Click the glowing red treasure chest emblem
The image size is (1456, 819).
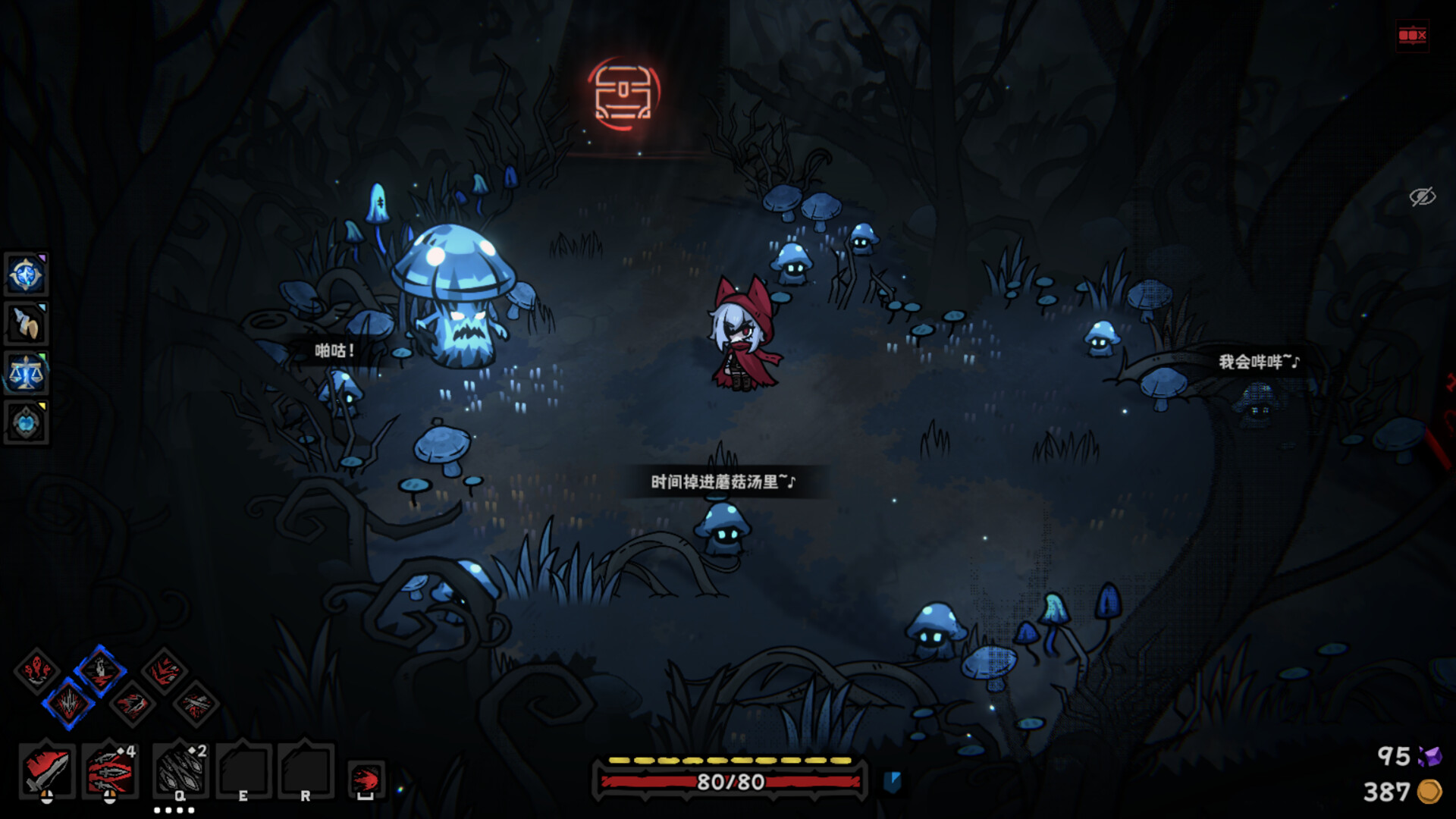click(x=623, y=93)
